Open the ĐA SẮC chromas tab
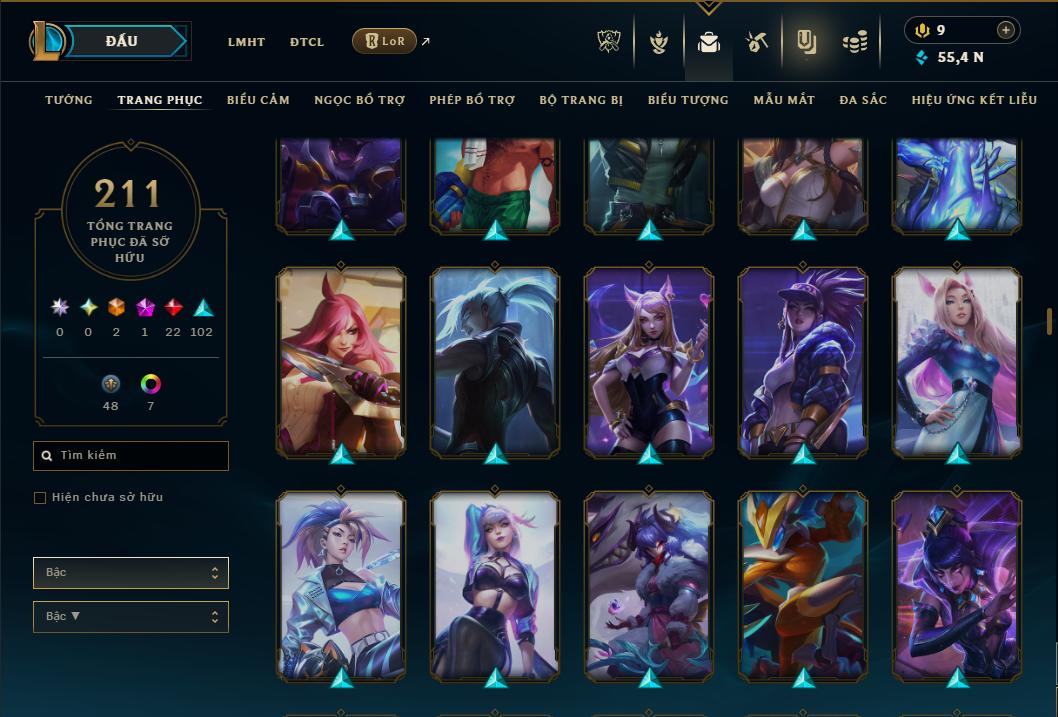 [x=863, y=100]
